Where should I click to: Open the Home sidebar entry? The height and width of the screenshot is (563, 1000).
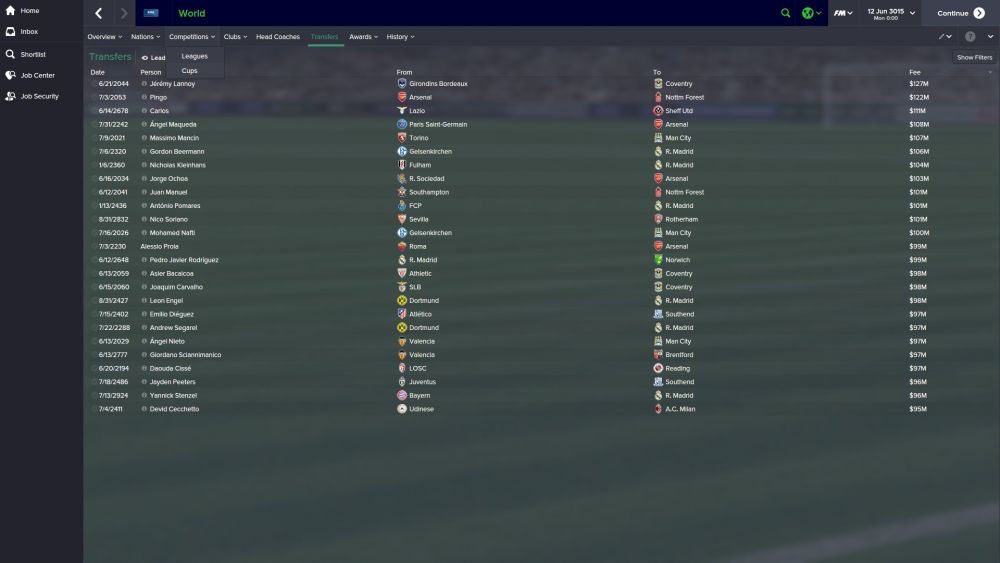tap(29, 11)
